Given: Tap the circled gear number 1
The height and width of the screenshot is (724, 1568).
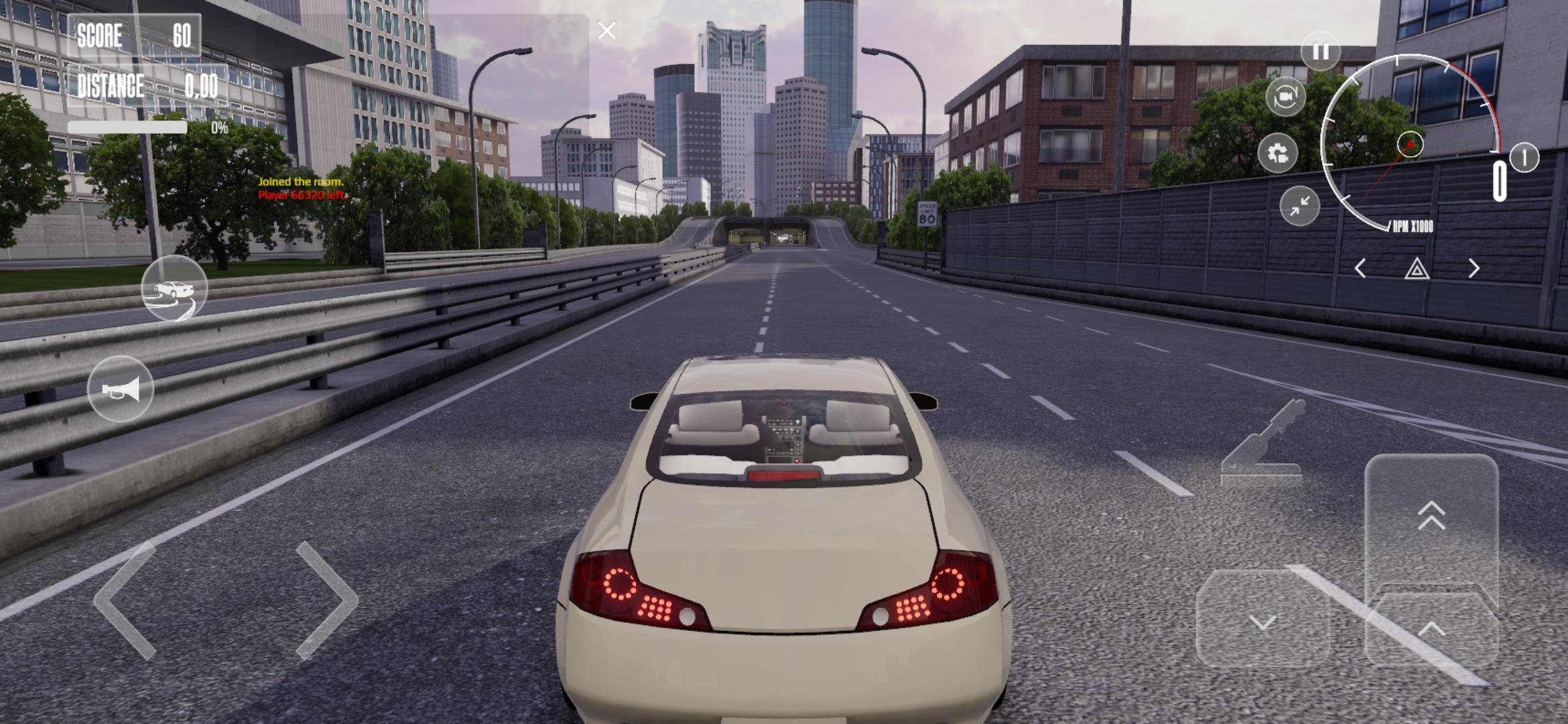Looking at the screenshot, I should coord(1524,158).
